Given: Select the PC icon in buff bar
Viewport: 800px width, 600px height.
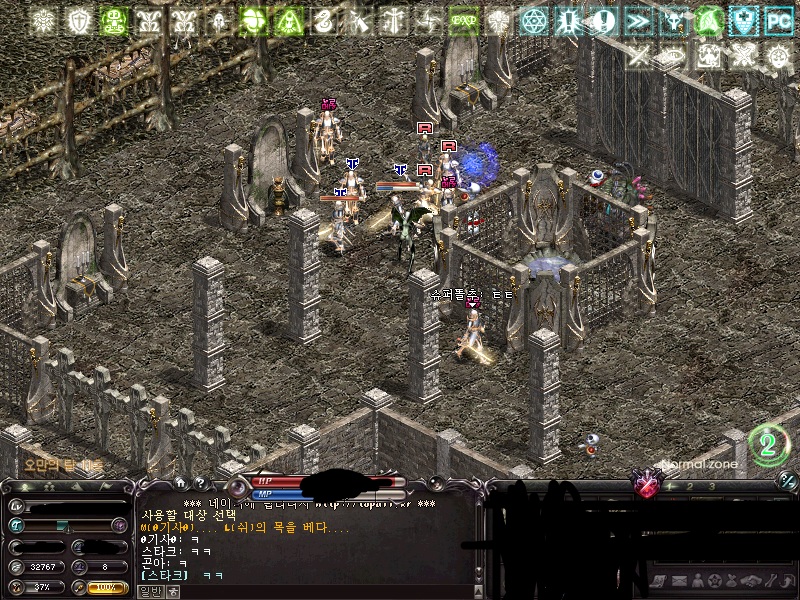Looking at the screenshot, I should tap(779, 21).
